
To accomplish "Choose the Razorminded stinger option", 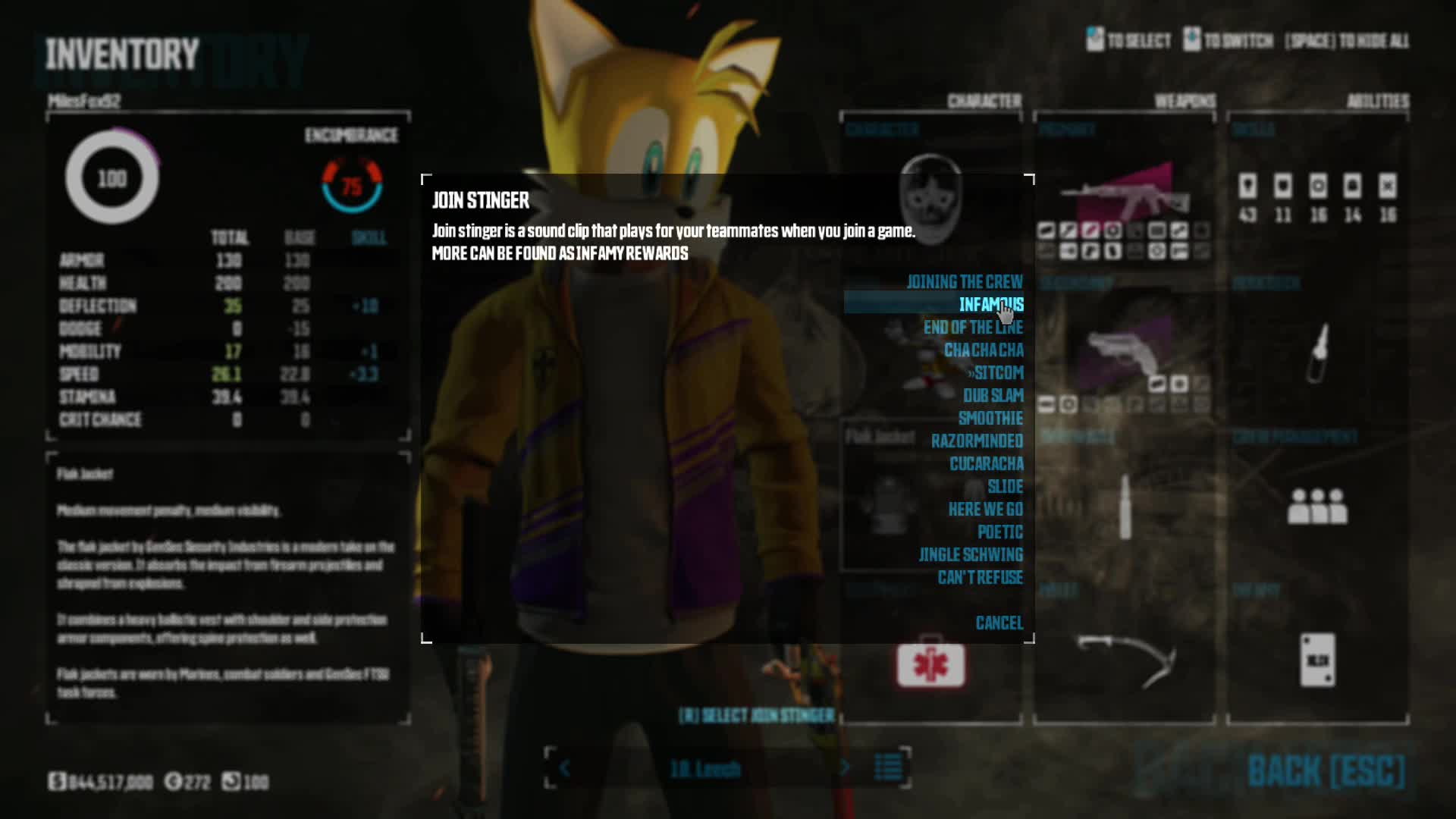I will 977,441.
